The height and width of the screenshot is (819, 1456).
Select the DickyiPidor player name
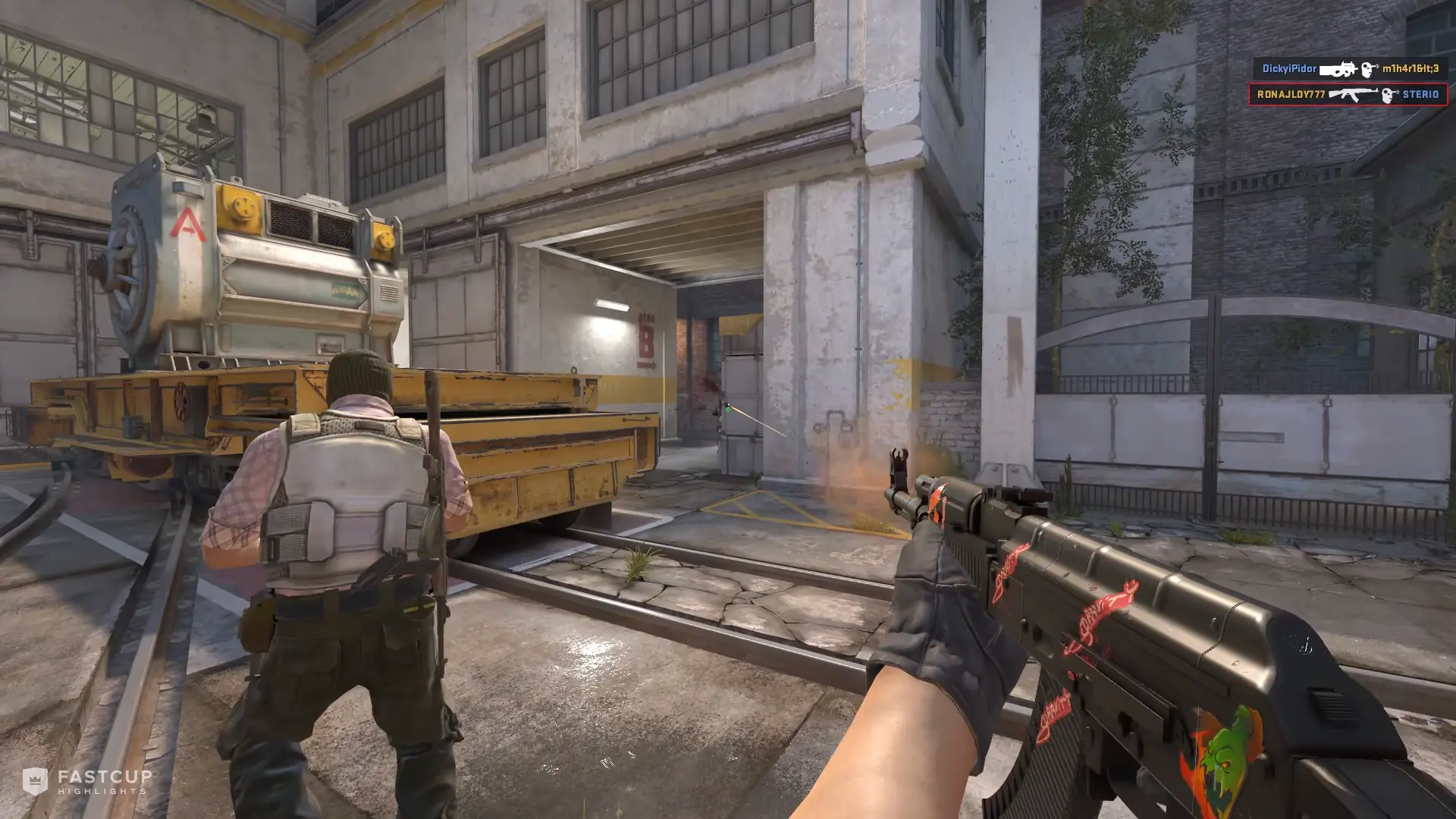coord(1289,70)
